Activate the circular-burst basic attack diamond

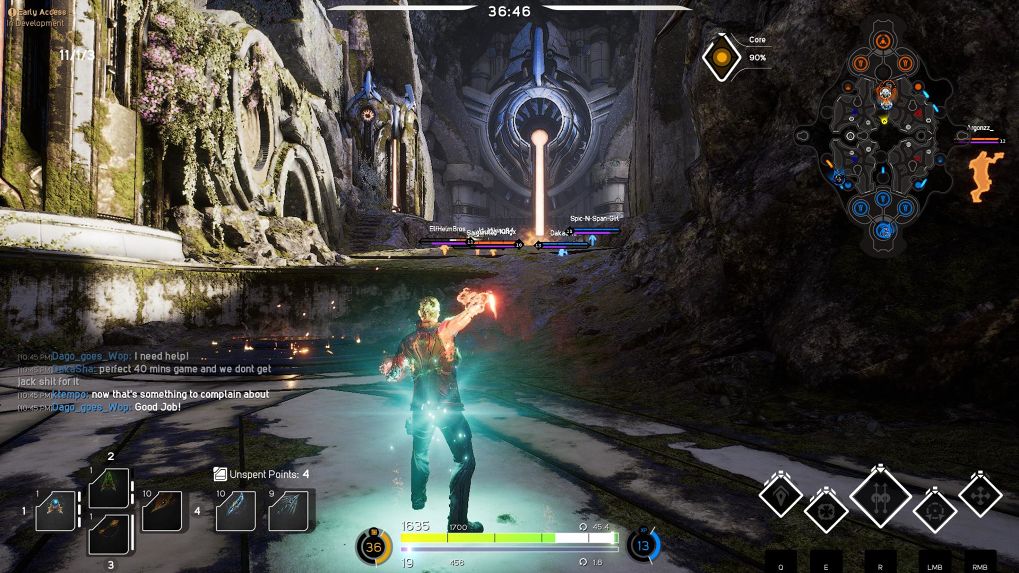(935, 510)
